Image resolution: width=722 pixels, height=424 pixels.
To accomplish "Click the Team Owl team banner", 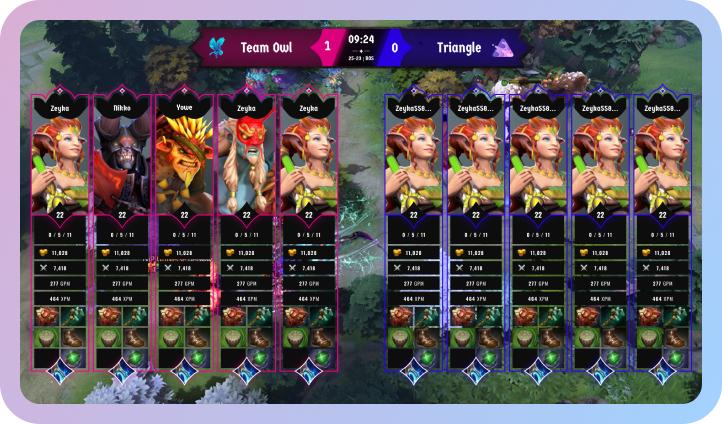I will 265,47.
